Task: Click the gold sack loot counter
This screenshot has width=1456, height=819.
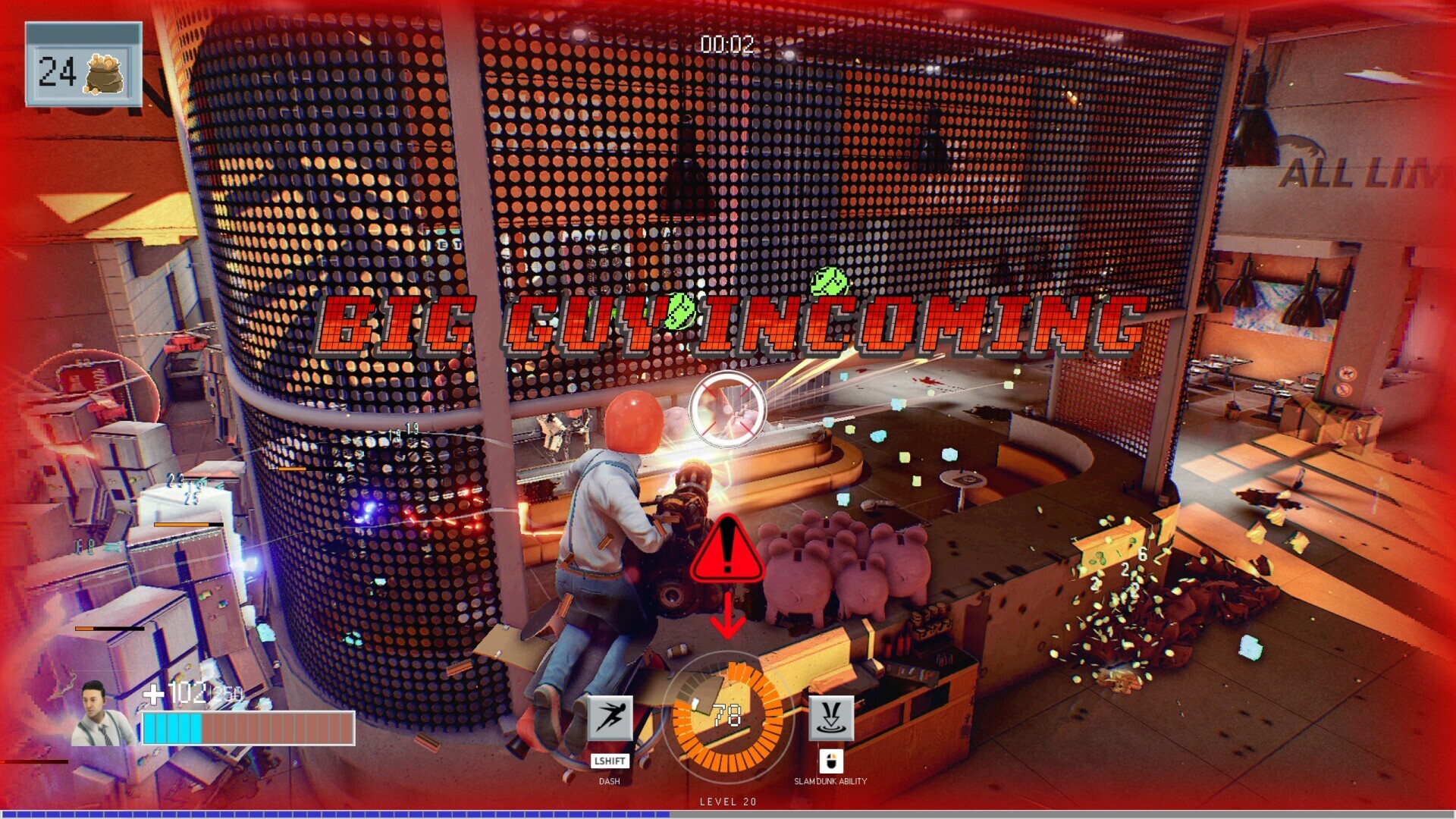Action: (x=83, y=72)
